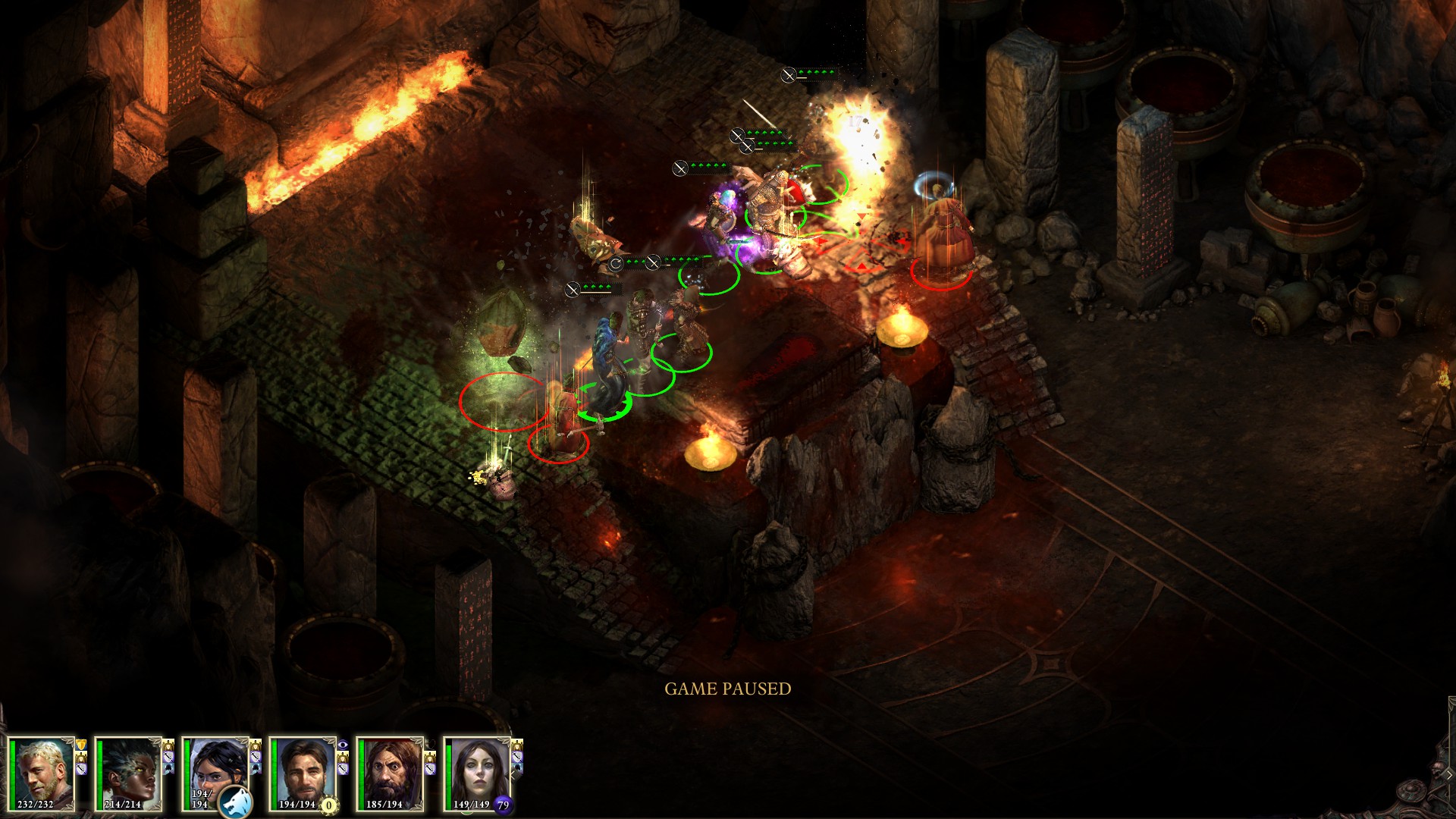Click the yellow gear counter showing 0
The width and height of the screenshot is (1456, 819).
[328, 805]
